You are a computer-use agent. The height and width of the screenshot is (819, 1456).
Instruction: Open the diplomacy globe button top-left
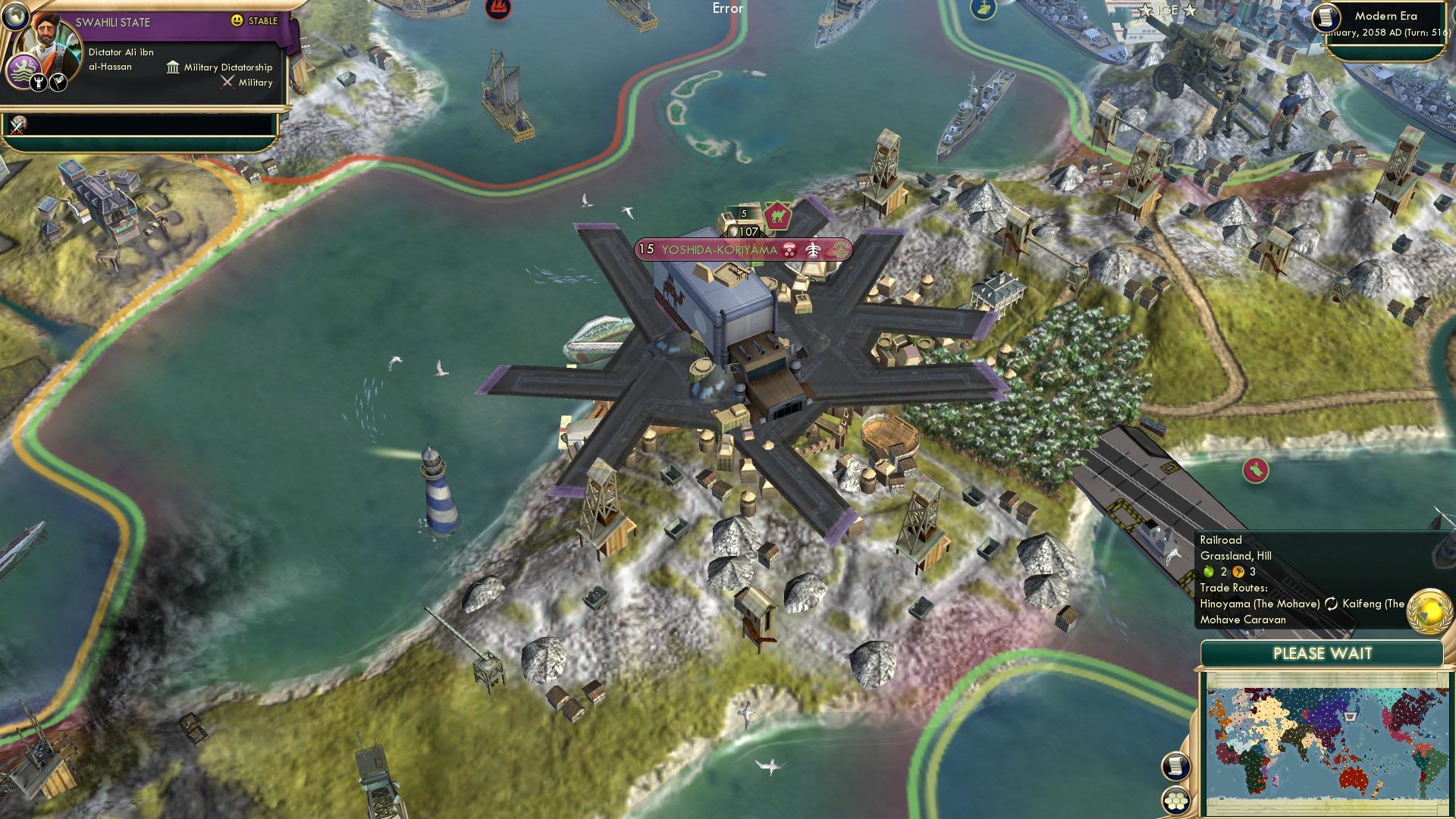click(x=17, y=18)
